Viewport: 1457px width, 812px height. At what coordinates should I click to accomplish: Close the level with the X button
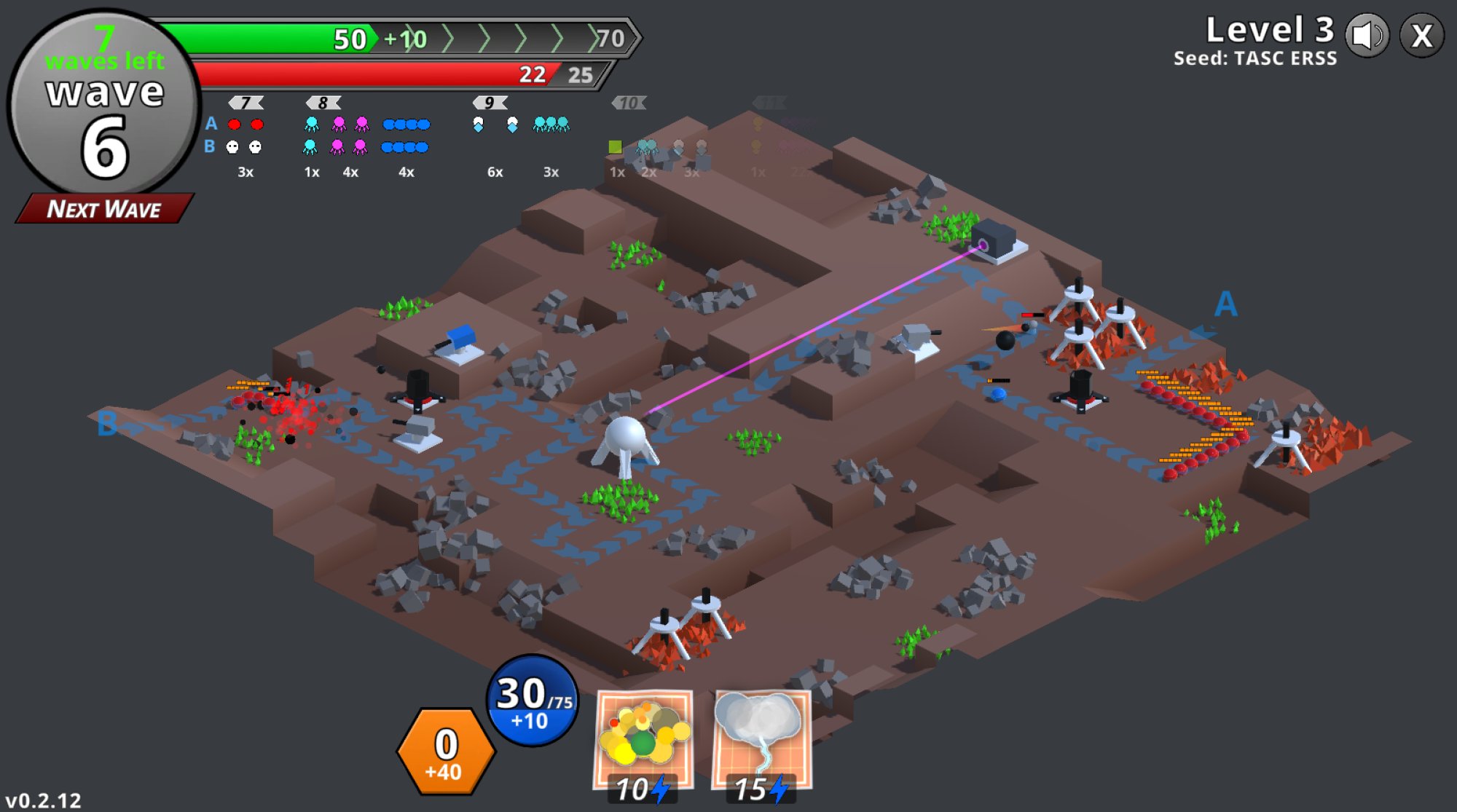coord(1421,36)
